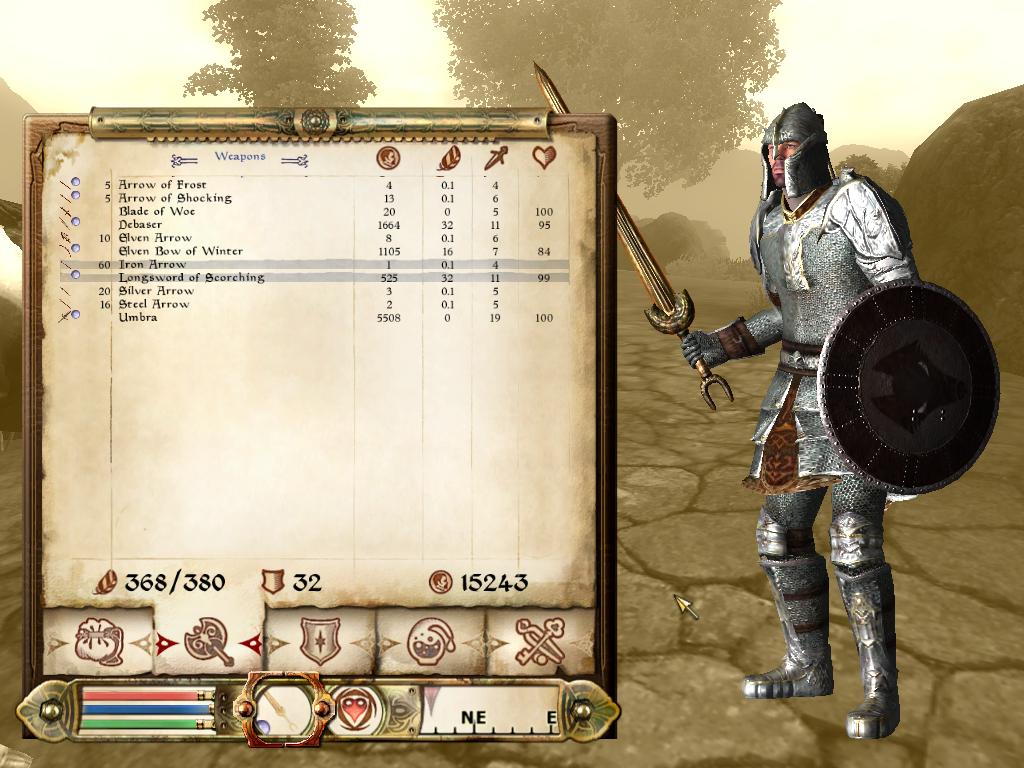Equip the Blade of Woe
Image resolution: width=1024 pixels, height=768 pixels.
tap(157, 212)
